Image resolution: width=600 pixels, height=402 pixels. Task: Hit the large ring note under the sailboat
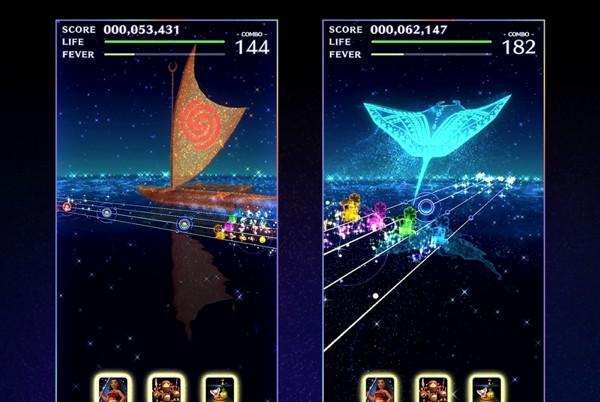[185, 224]
